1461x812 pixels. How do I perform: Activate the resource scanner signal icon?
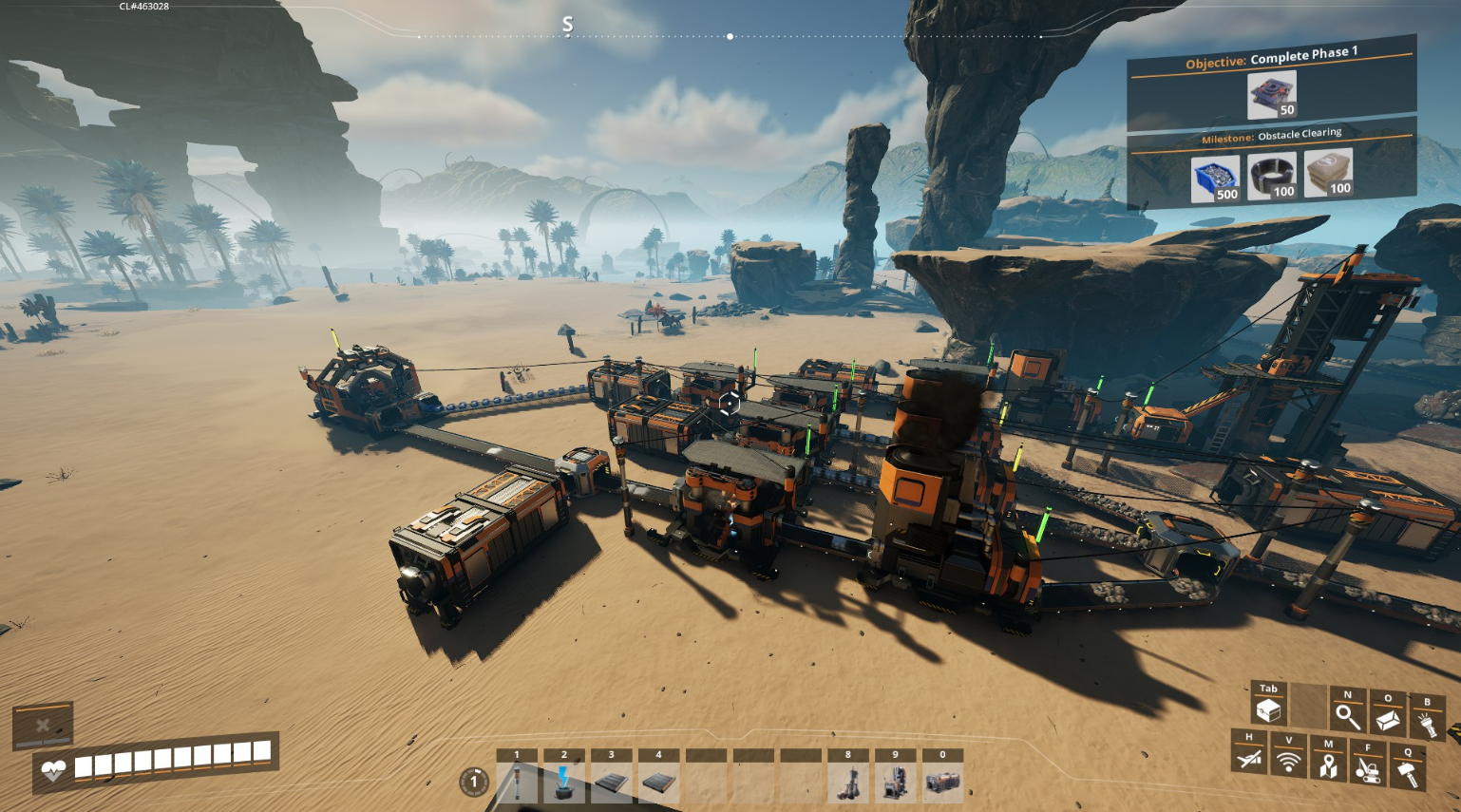pos(1289,761)
